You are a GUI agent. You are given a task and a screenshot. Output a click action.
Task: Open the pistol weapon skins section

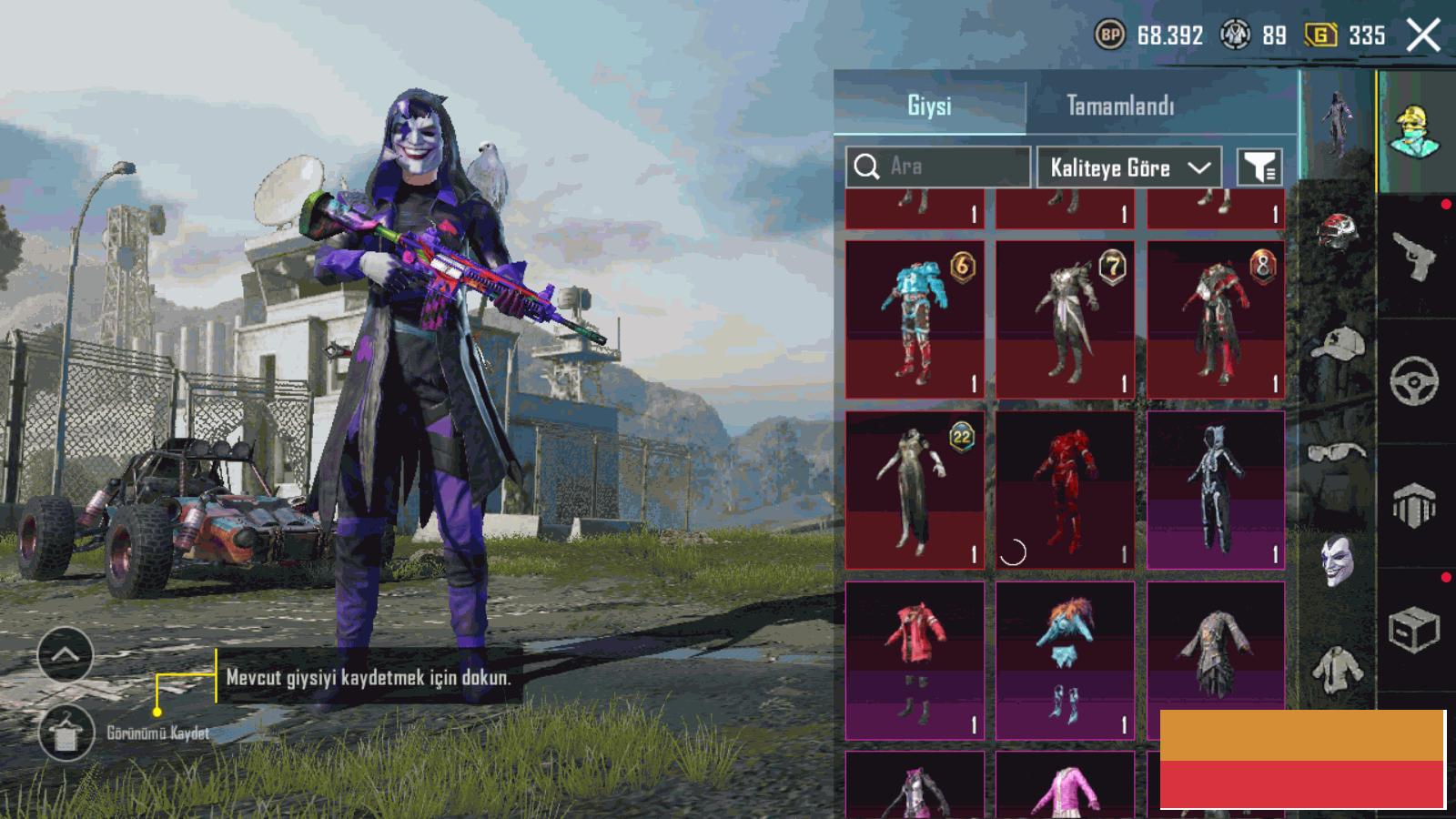tap(1414, 257)
